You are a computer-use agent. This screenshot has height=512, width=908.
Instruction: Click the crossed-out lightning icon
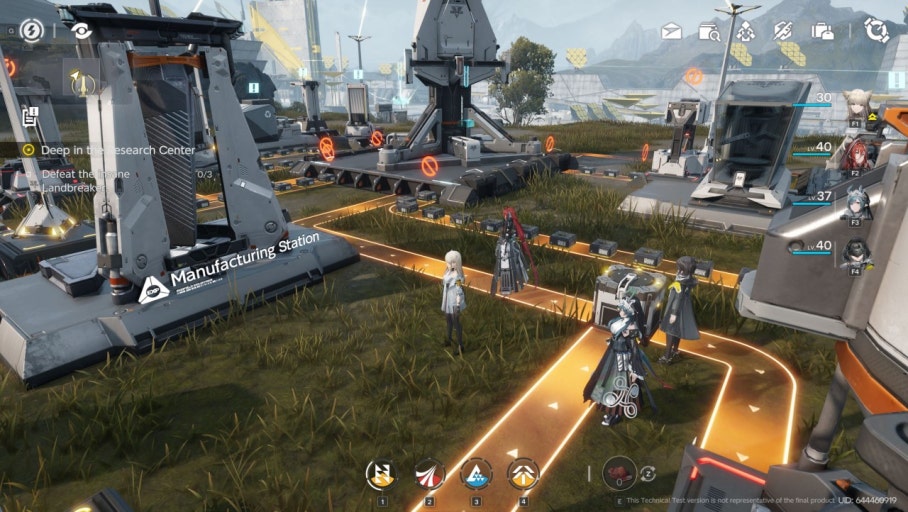(x=783, y=31)
